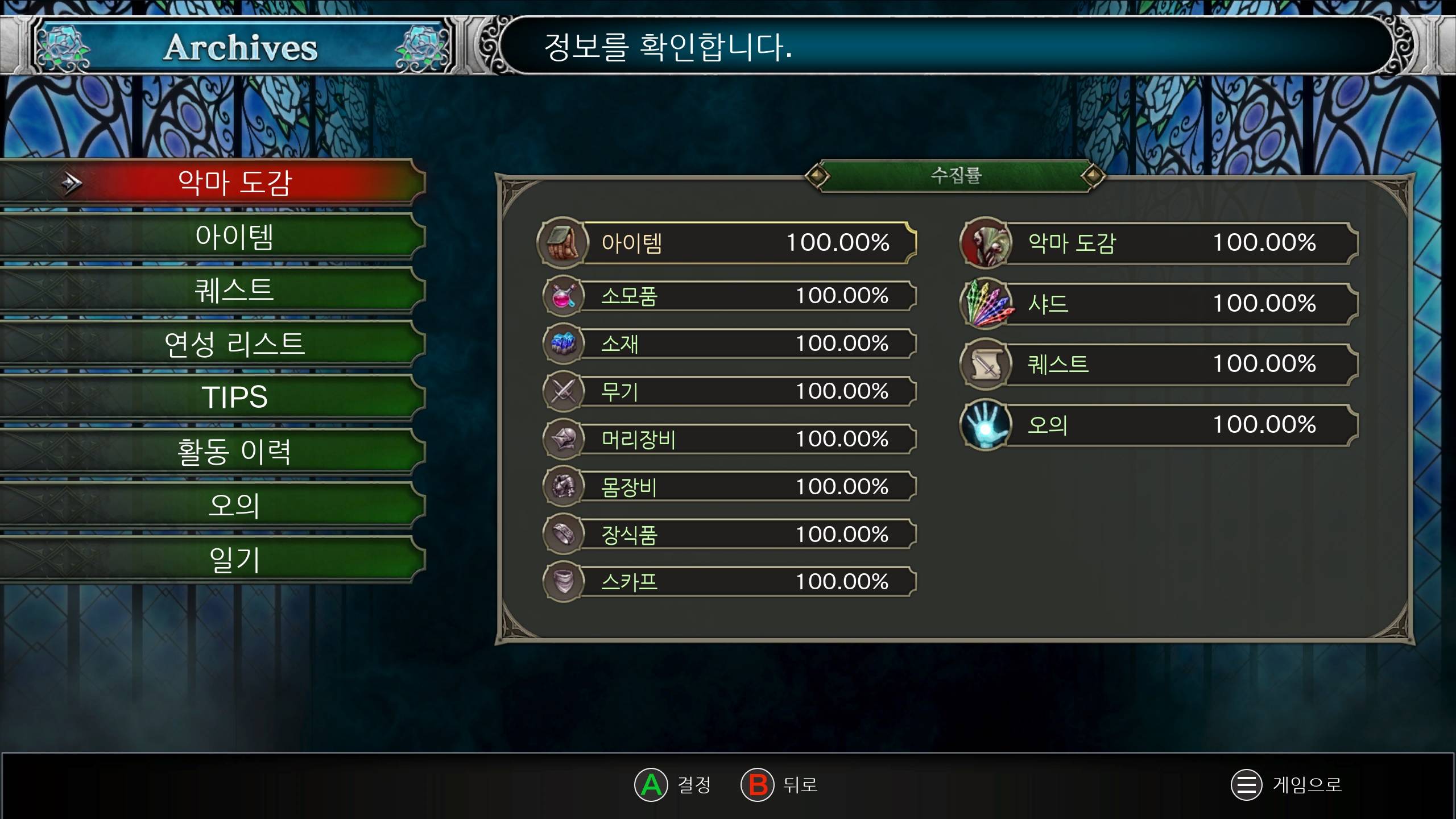Open the 악마 도감 entry in the Archives menu
1456x819 pixels.
tap(234, 183)
